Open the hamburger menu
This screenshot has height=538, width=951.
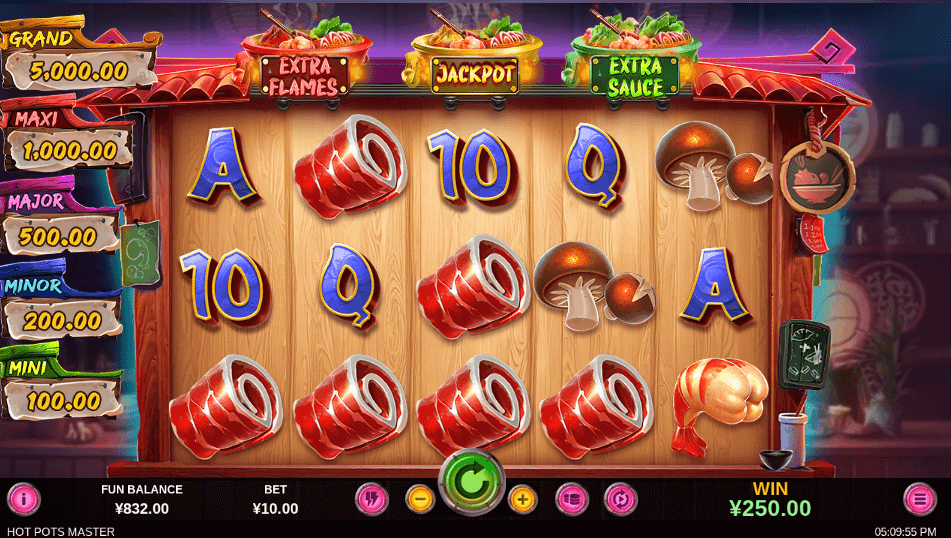(919, 498)
